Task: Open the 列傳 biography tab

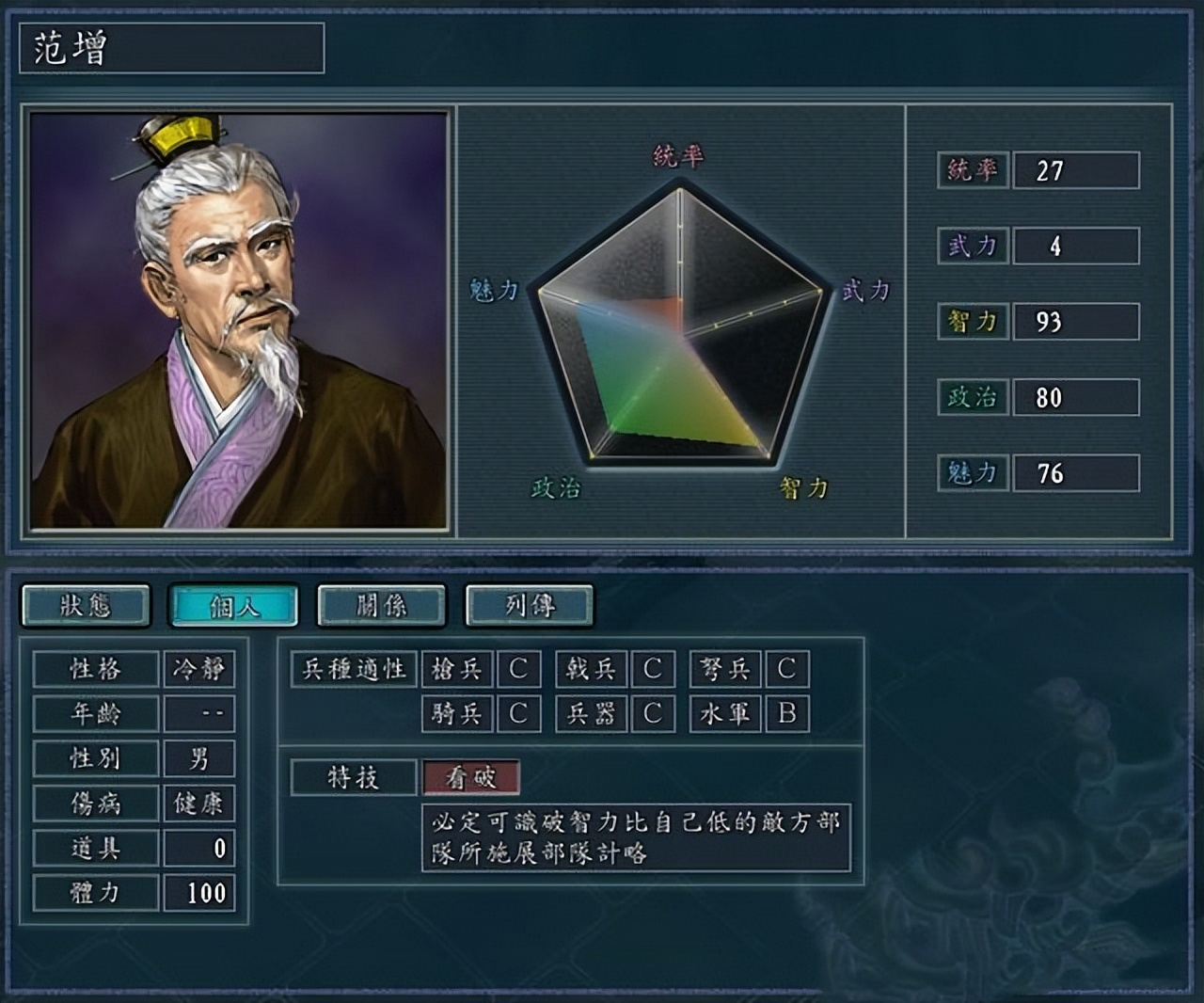Action: point(527,606)
